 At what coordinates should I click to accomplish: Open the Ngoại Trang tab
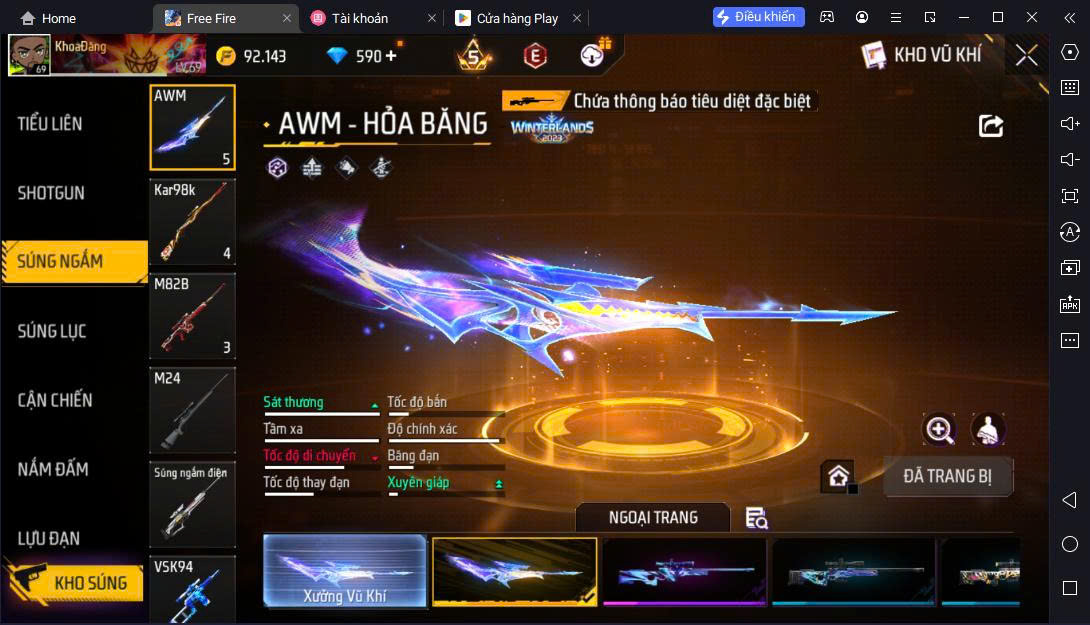point(653,517)
